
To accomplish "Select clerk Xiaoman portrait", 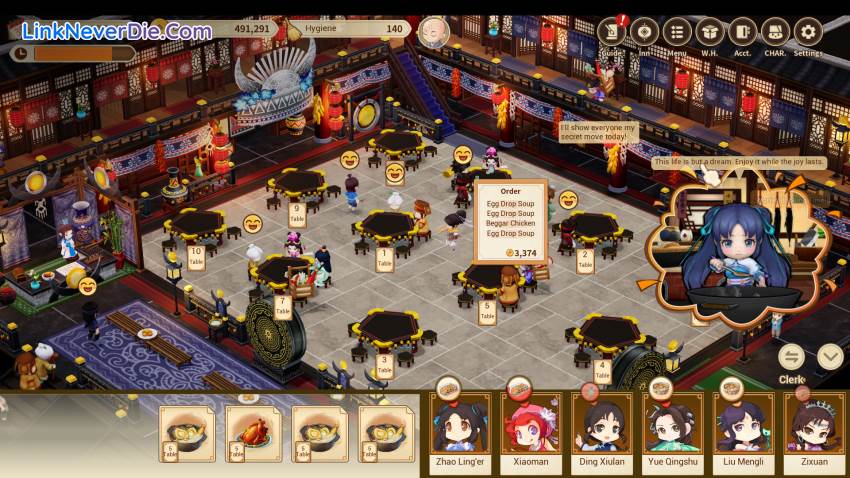I will [531, 426].
